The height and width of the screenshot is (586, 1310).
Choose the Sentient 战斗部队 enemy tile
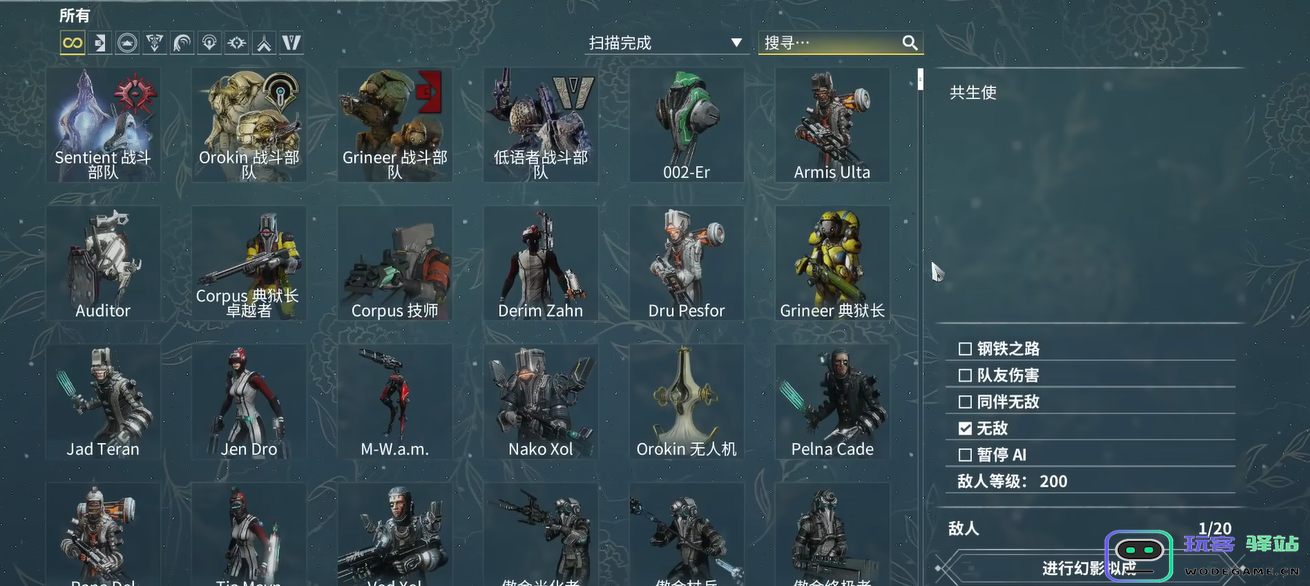103,125
